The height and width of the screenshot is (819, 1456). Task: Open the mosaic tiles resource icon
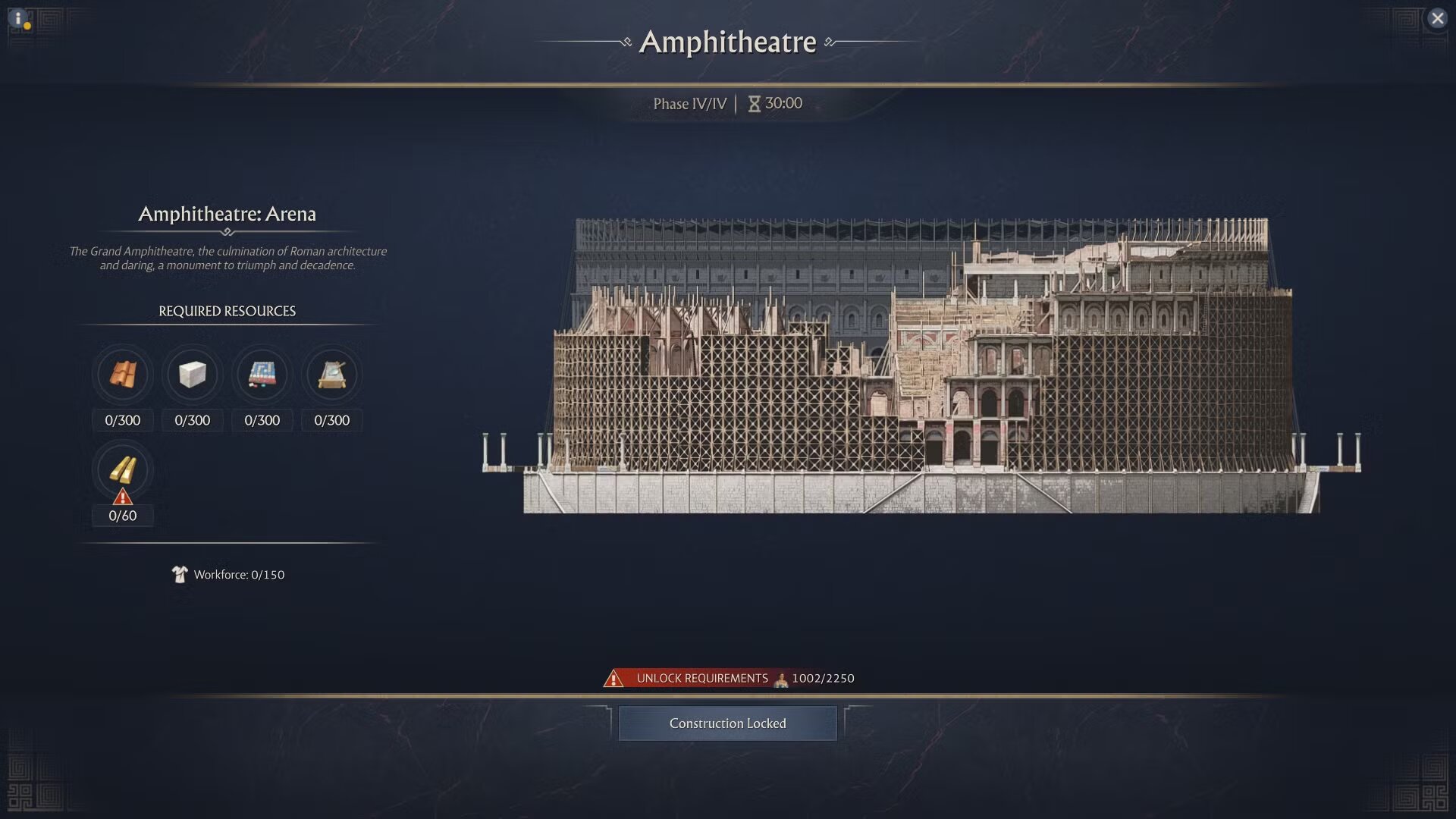tap(262, 375)
